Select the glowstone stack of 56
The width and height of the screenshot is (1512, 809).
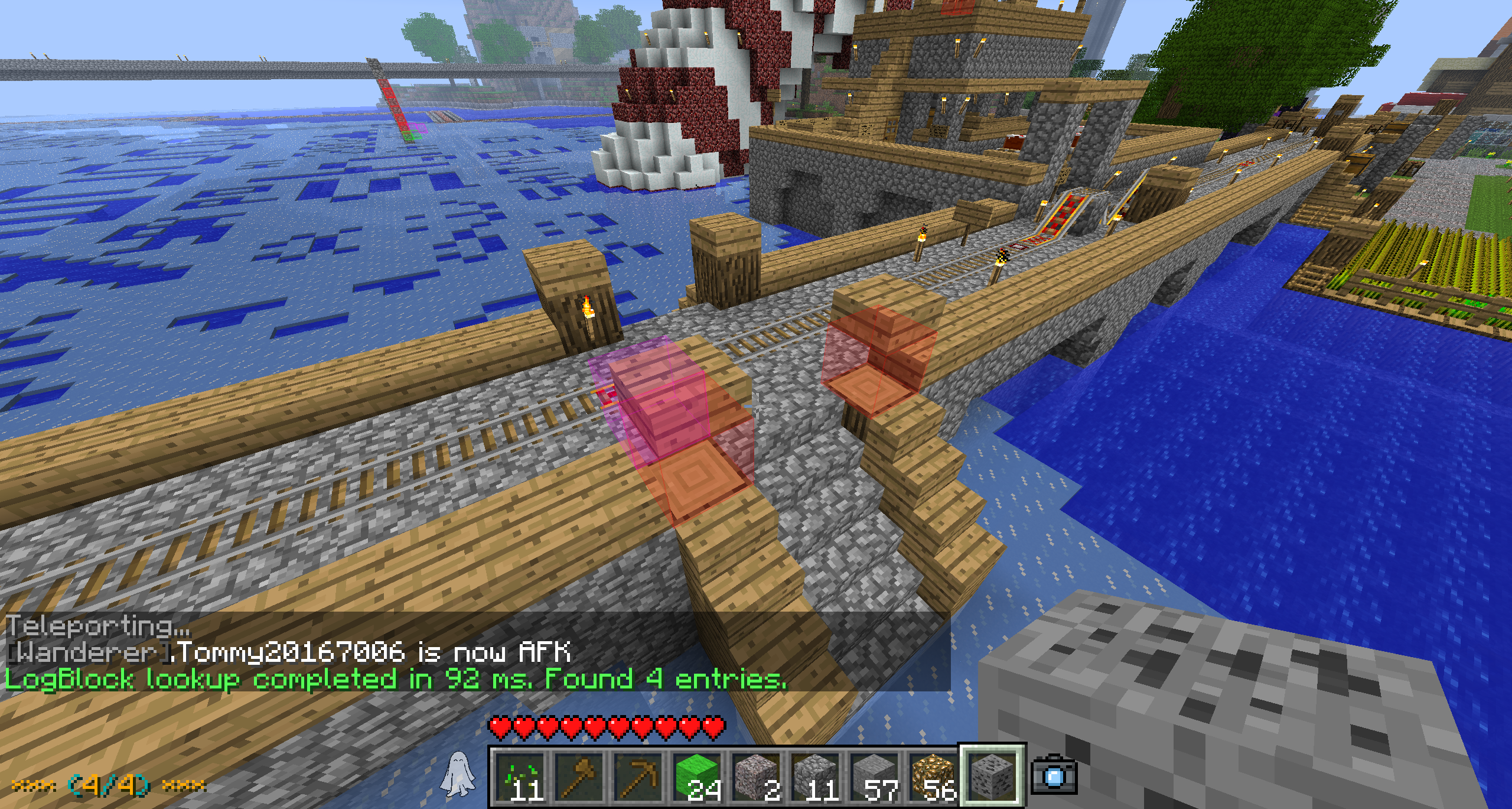[934, 776]
